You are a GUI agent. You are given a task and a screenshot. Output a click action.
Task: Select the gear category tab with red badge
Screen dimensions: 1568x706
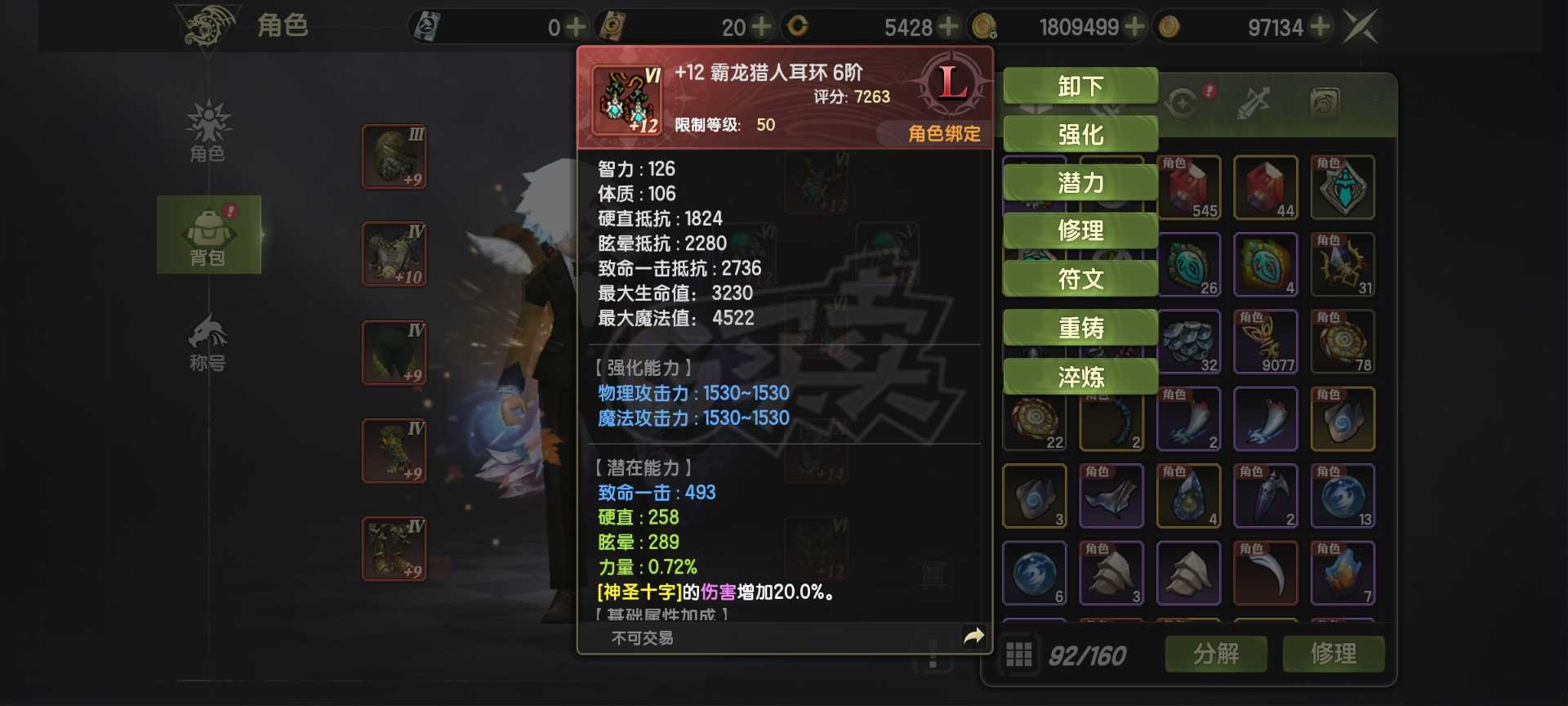[1184, 102]
